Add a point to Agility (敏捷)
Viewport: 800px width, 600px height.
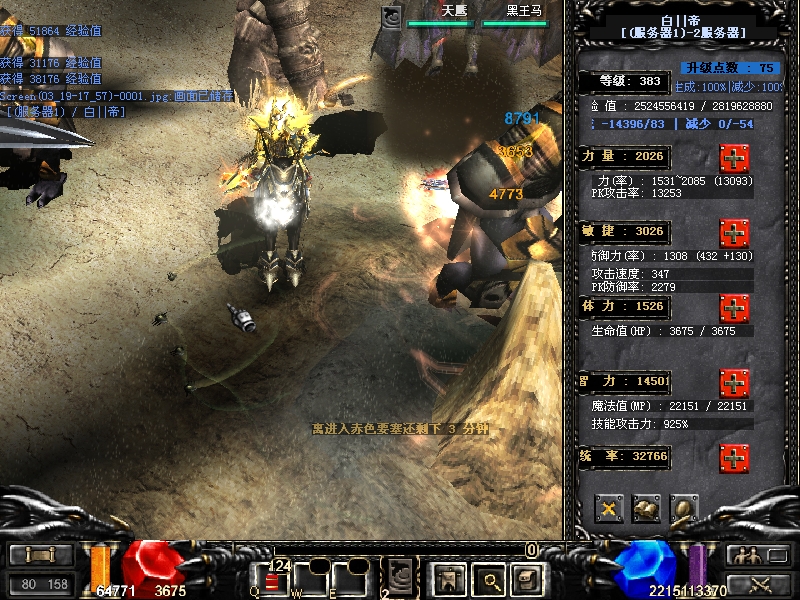tap(735, 233)
